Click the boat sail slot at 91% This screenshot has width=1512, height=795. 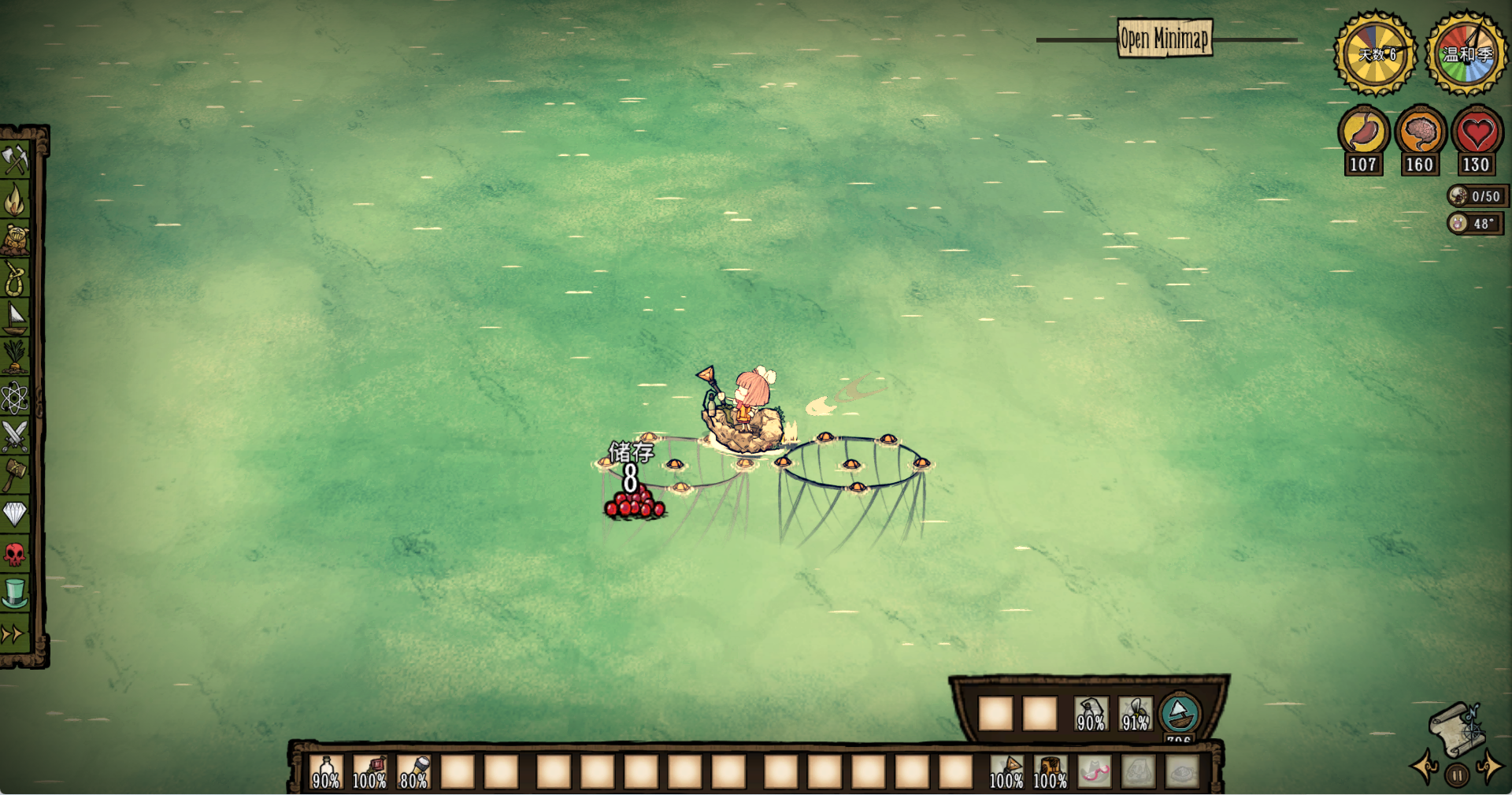click(1135, 714)
